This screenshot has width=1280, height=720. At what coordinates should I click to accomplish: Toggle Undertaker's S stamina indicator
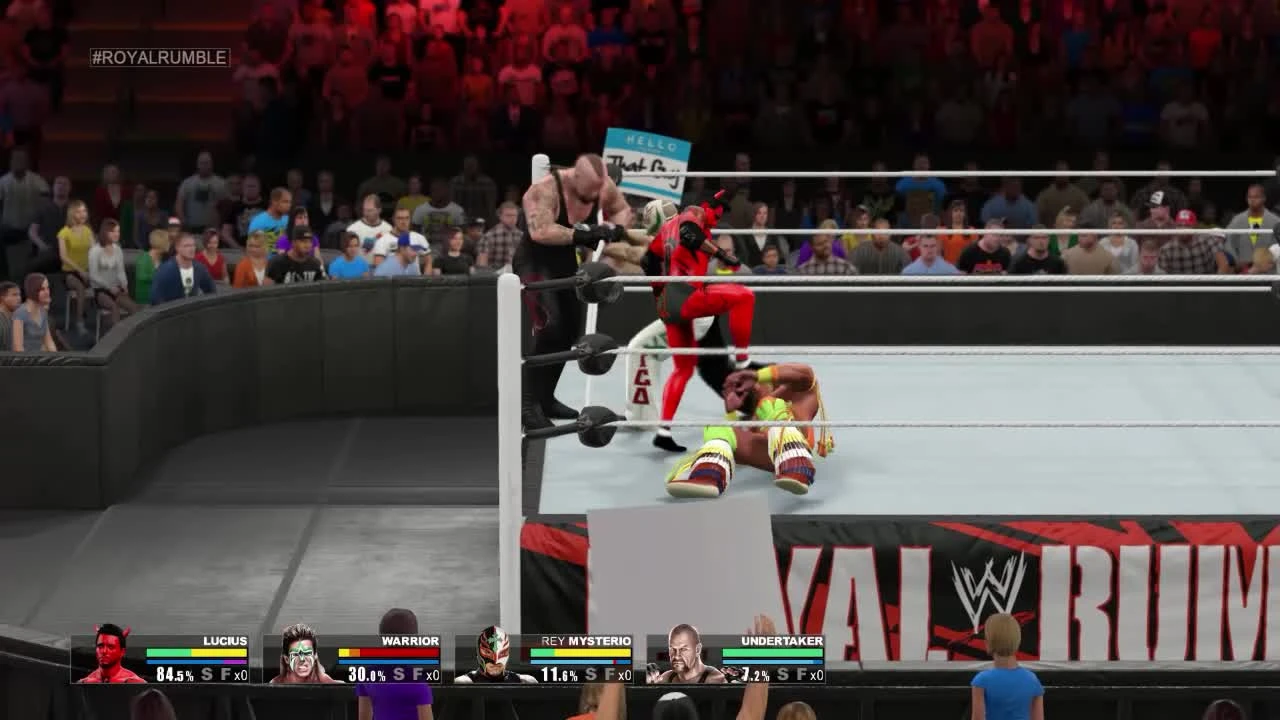tap(782, 674)
